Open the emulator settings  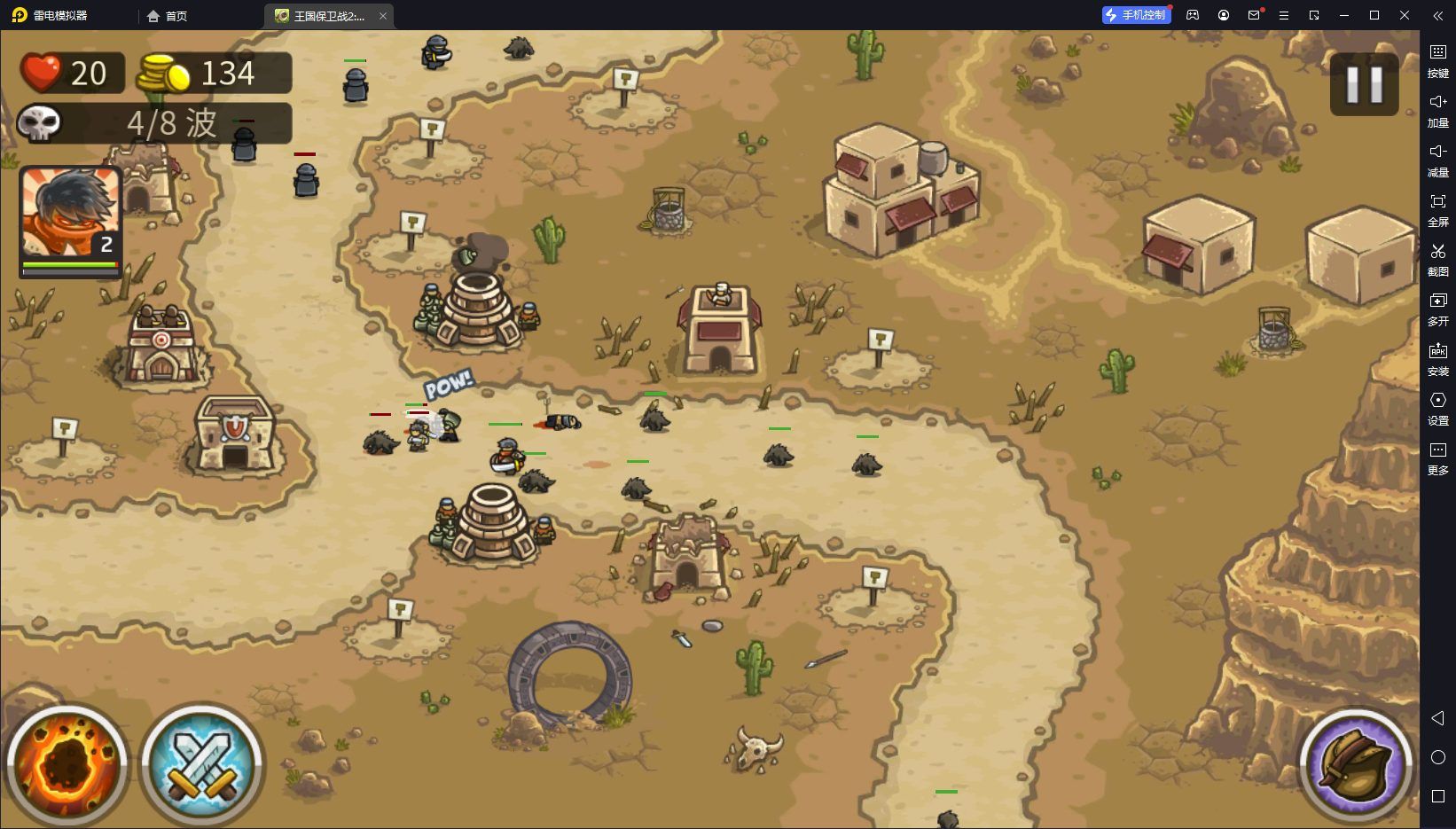(x=1437, y=407)
